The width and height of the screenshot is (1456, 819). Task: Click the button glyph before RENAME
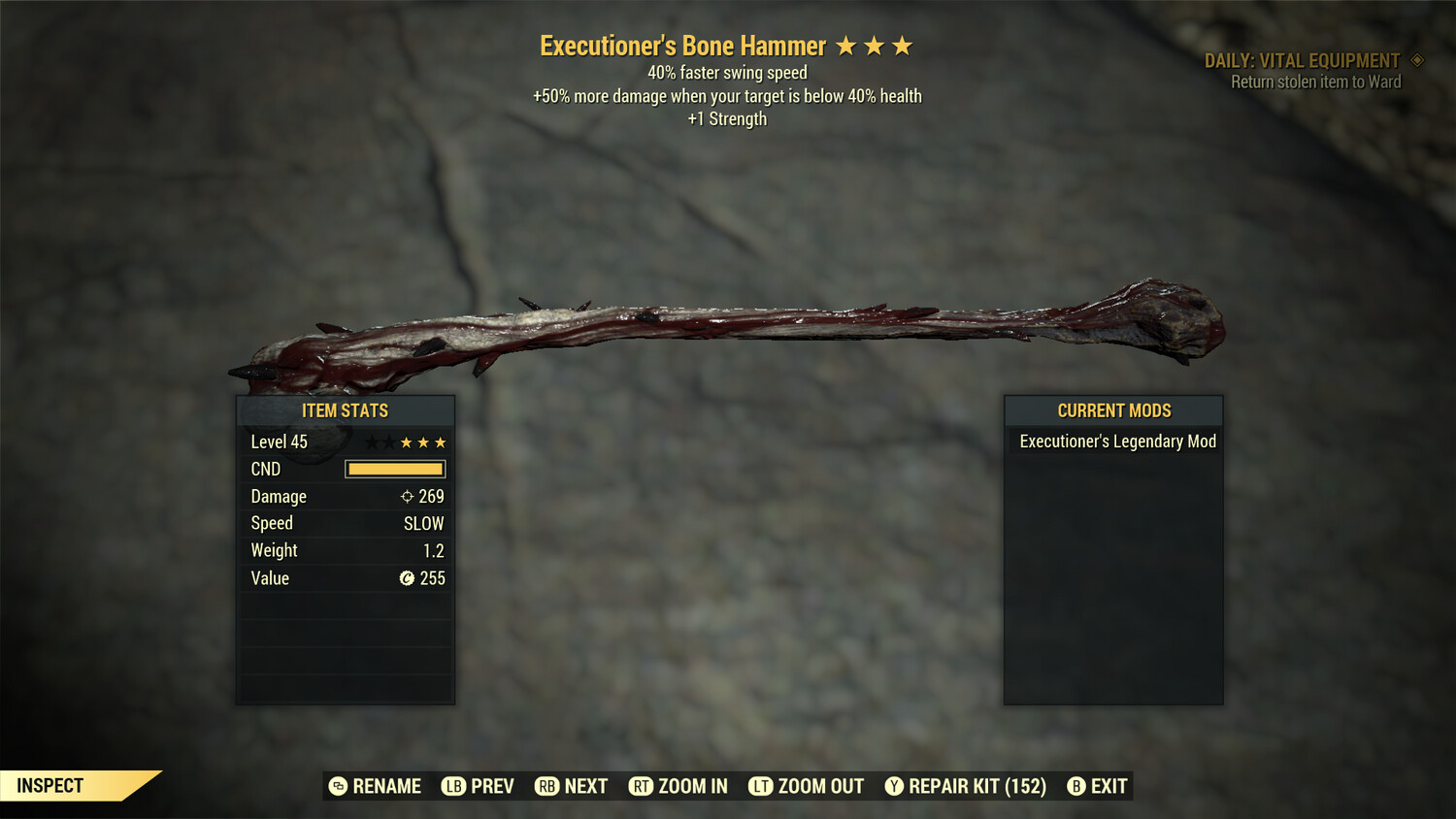(338, 786)
